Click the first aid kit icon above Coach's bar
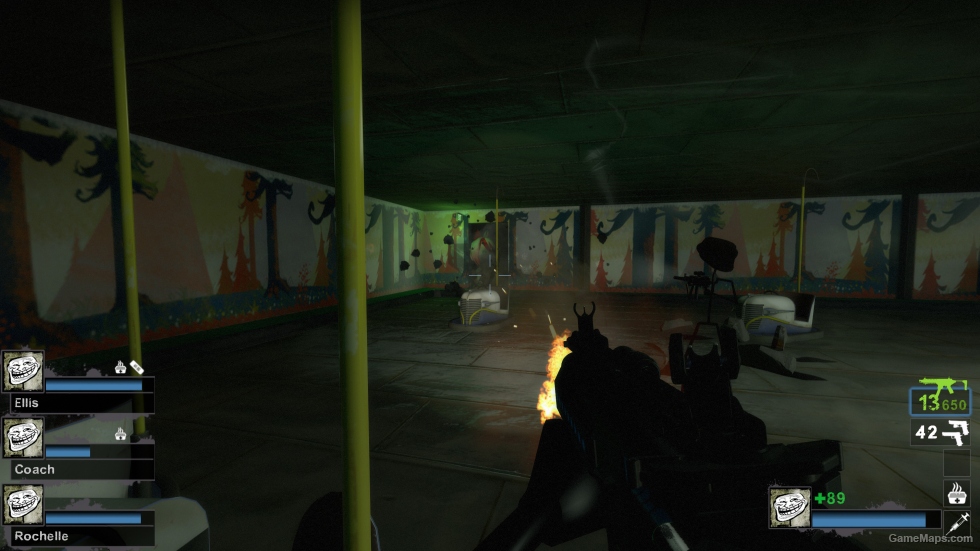 [121, 434]
